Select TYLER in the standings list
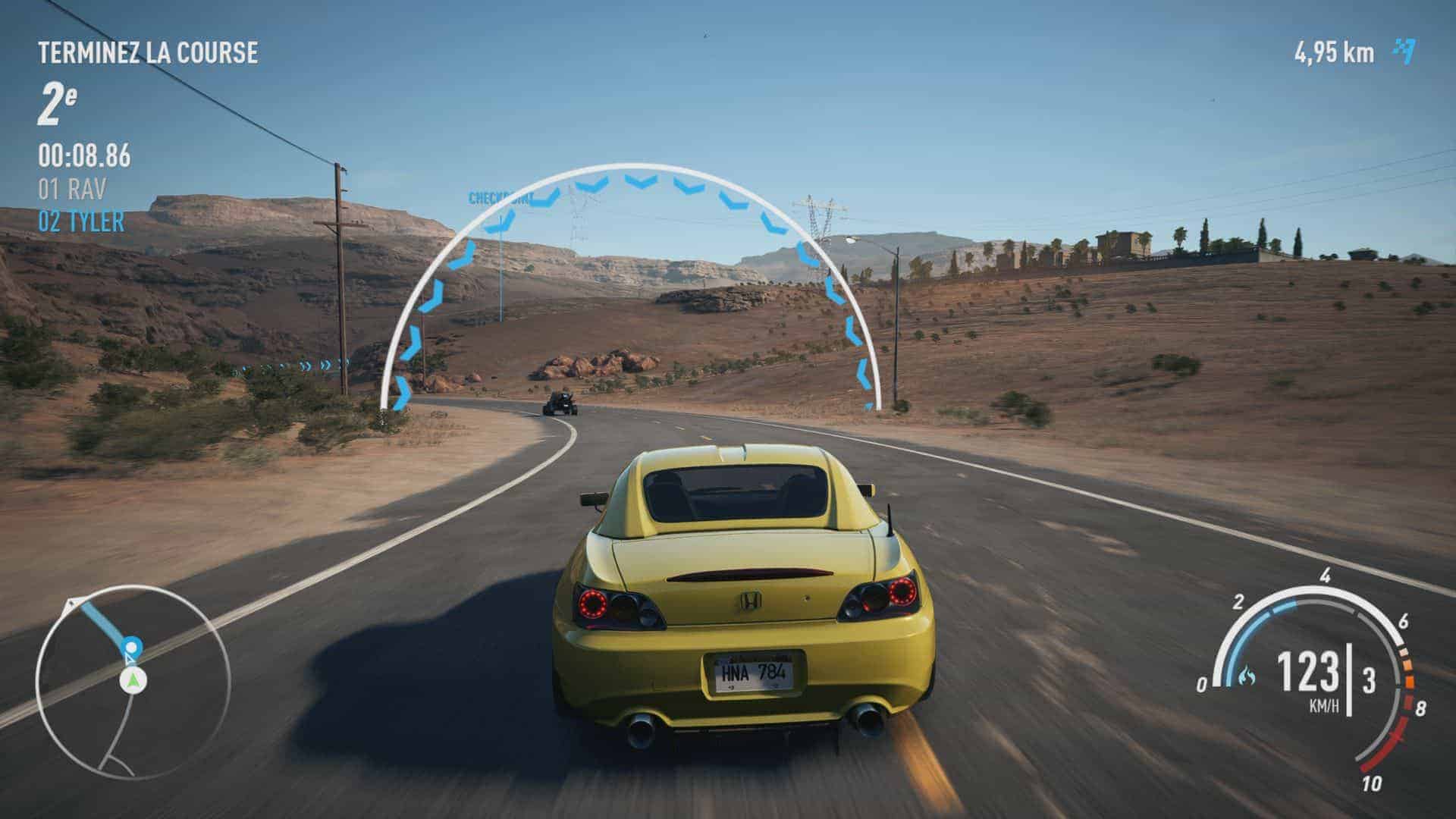The width and height of the screenshot is (1456, 819). [81, 221]
